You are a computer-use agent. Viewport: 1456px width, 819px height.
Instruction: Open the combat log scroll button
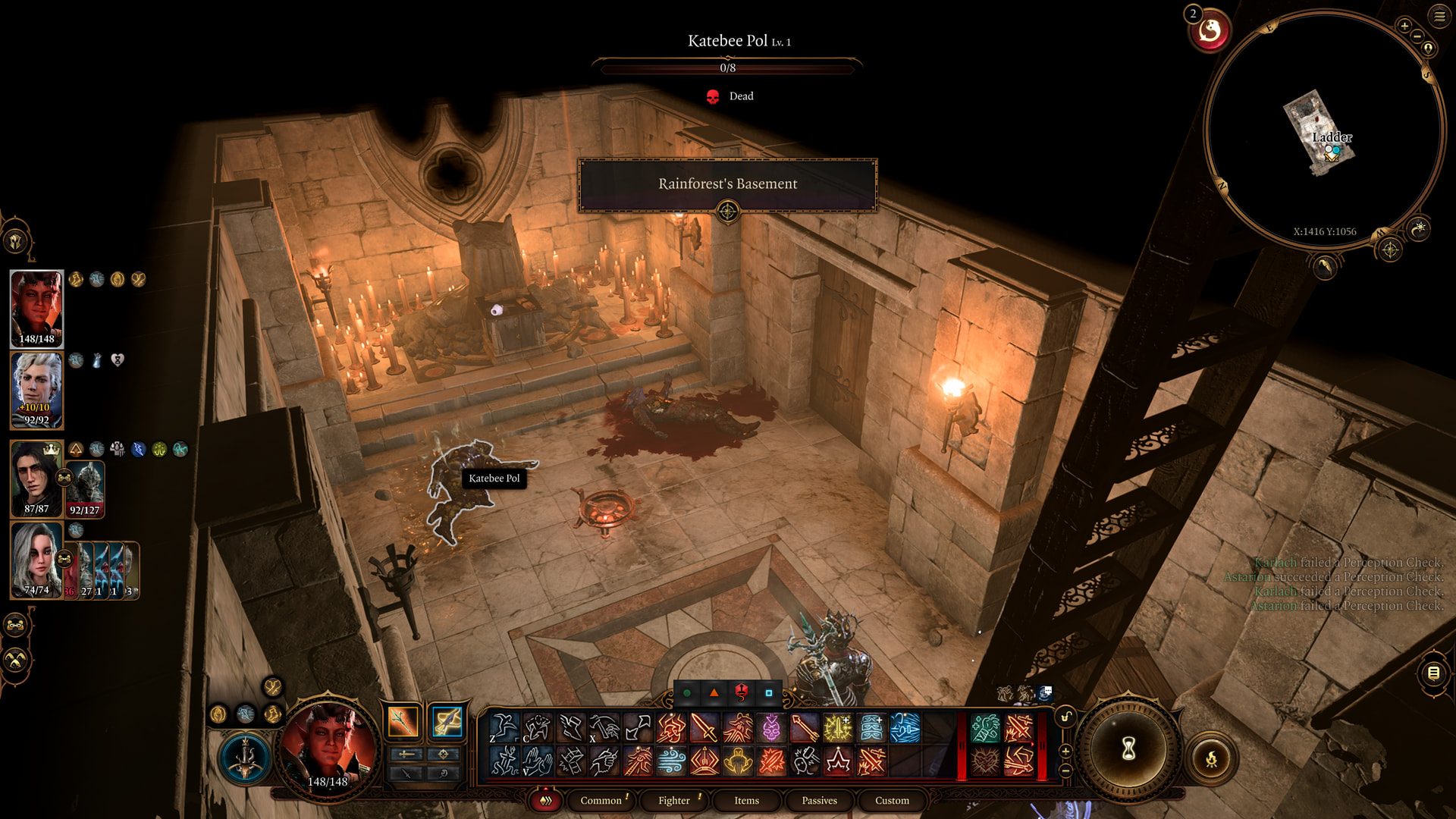point(1433,673)
